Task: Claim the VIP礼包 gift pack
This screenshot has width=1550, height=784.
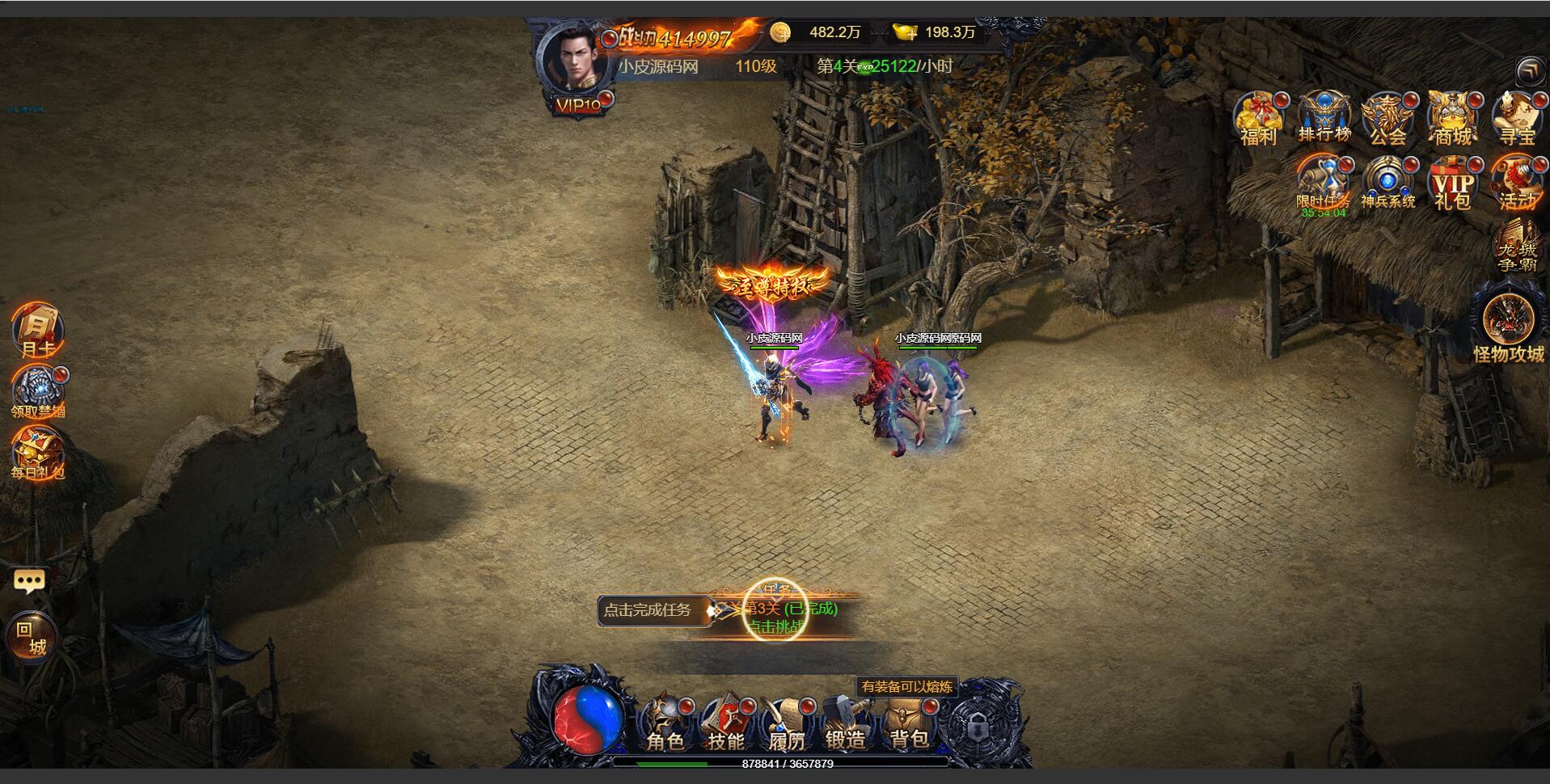Action: 1452,183
